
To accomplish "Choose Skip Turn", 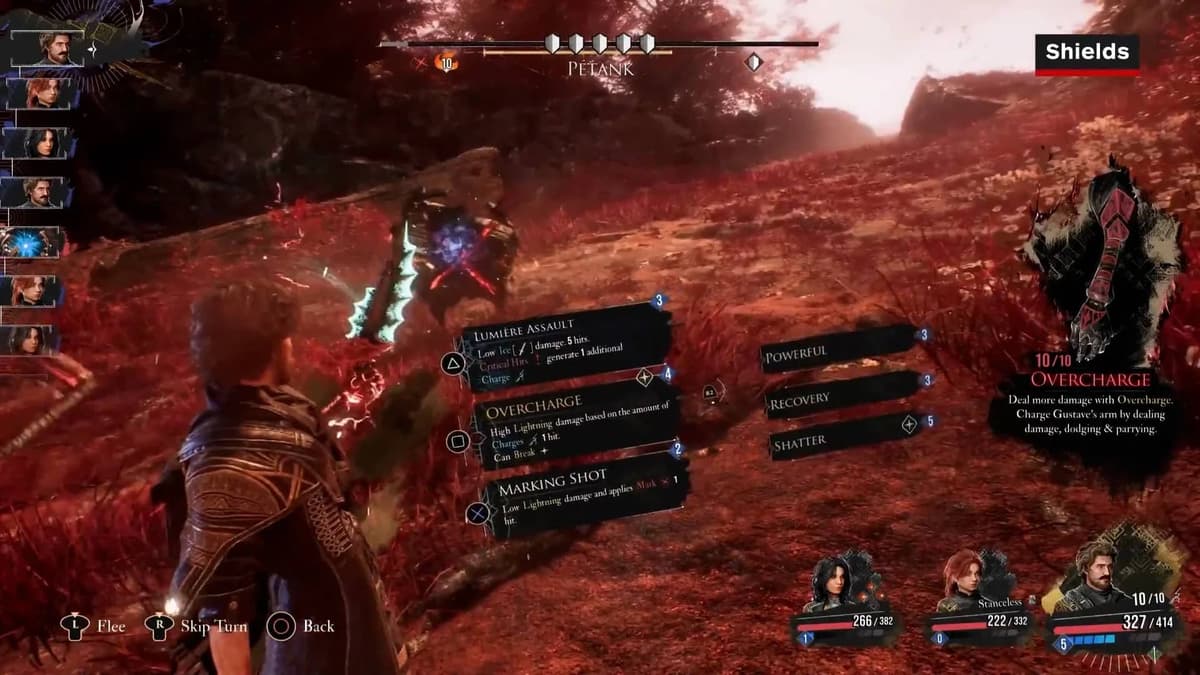I will (197, 626).
